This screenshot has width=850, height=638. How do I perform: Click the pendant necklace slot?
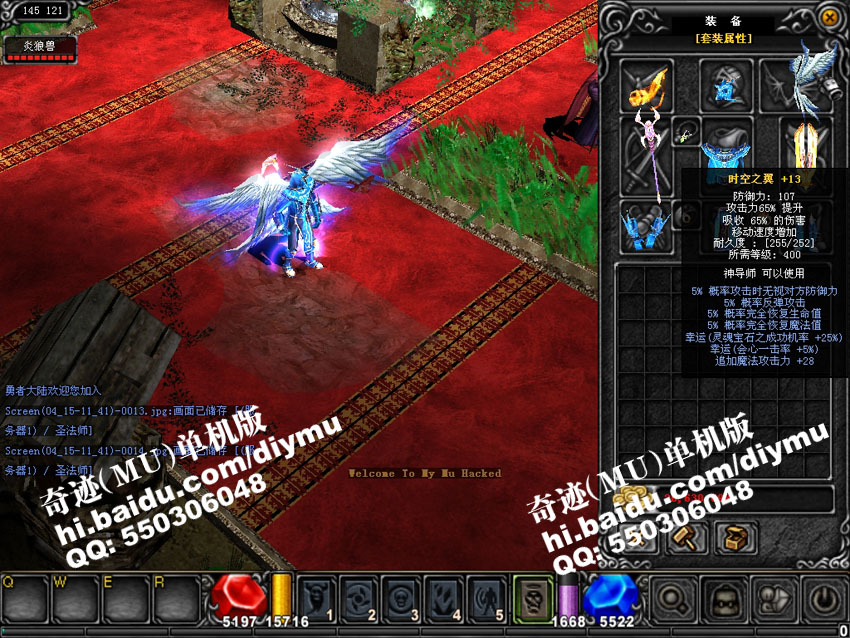(686, 131)
